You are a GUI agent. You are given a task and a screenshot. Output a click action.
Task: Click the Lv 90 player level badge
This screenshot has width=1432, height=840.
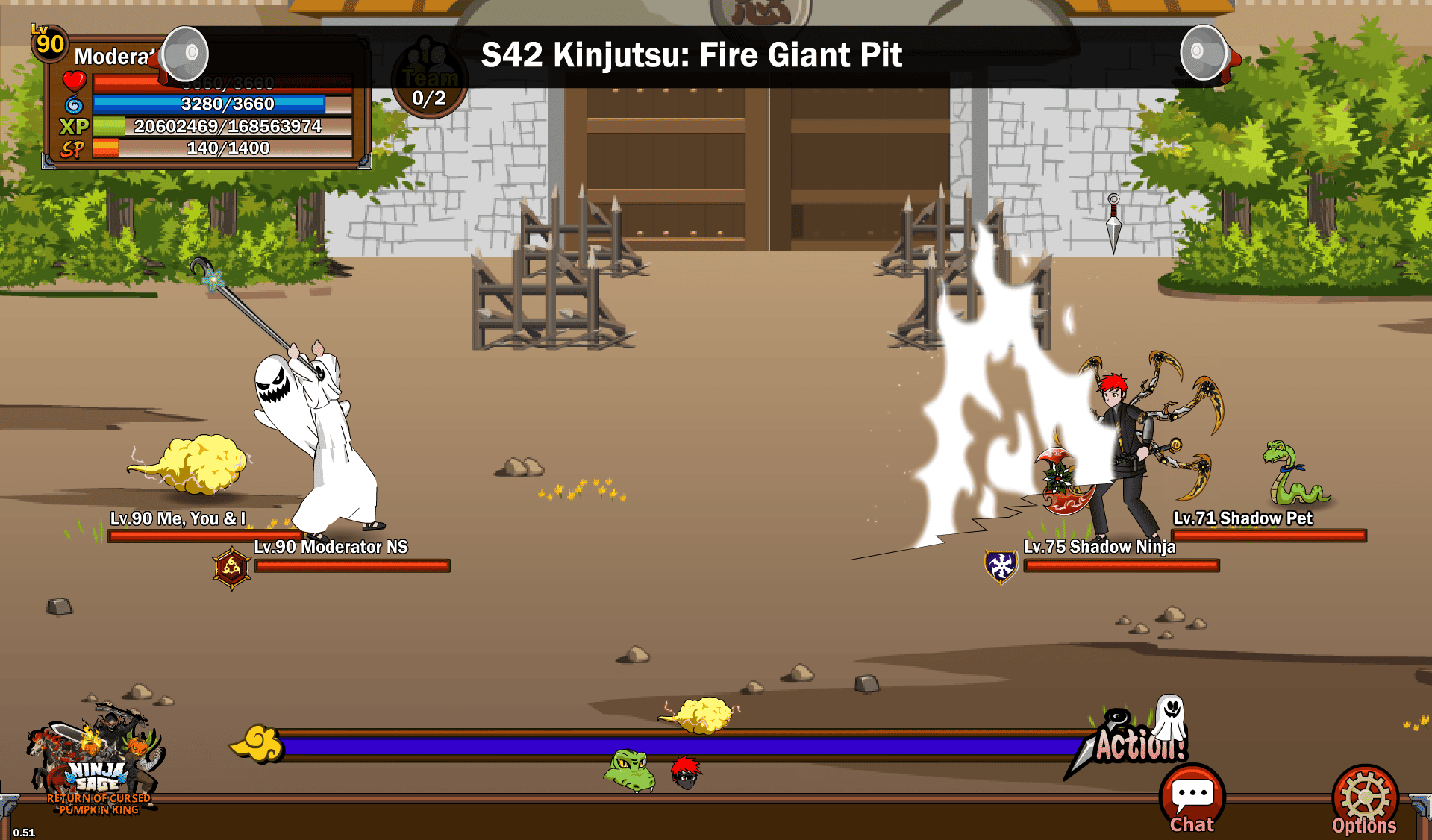pos(49,43)
